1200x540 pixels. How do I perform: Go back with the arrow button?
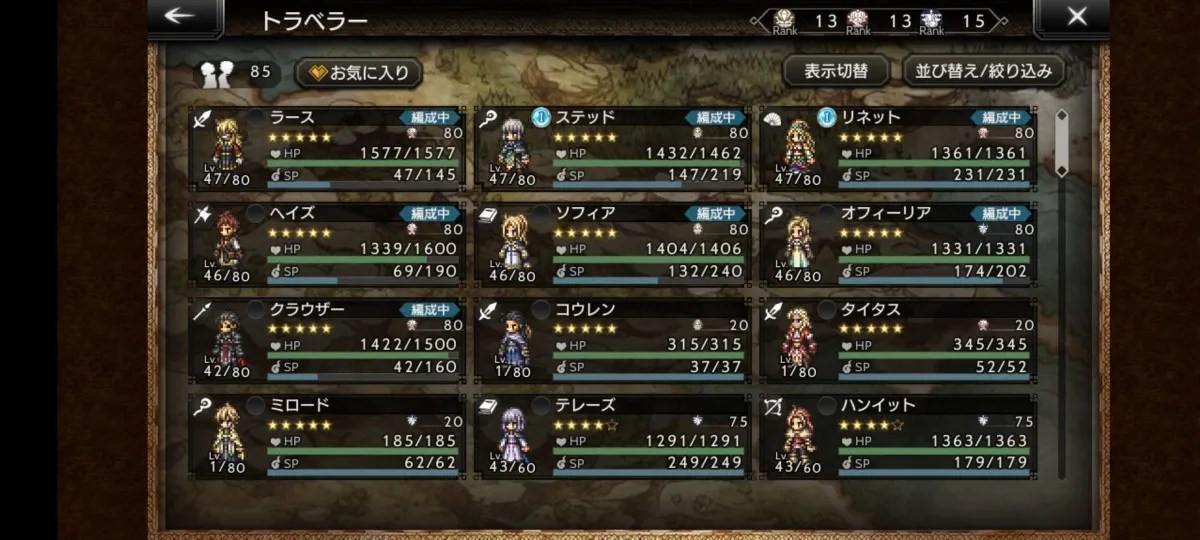coord(181,17)
